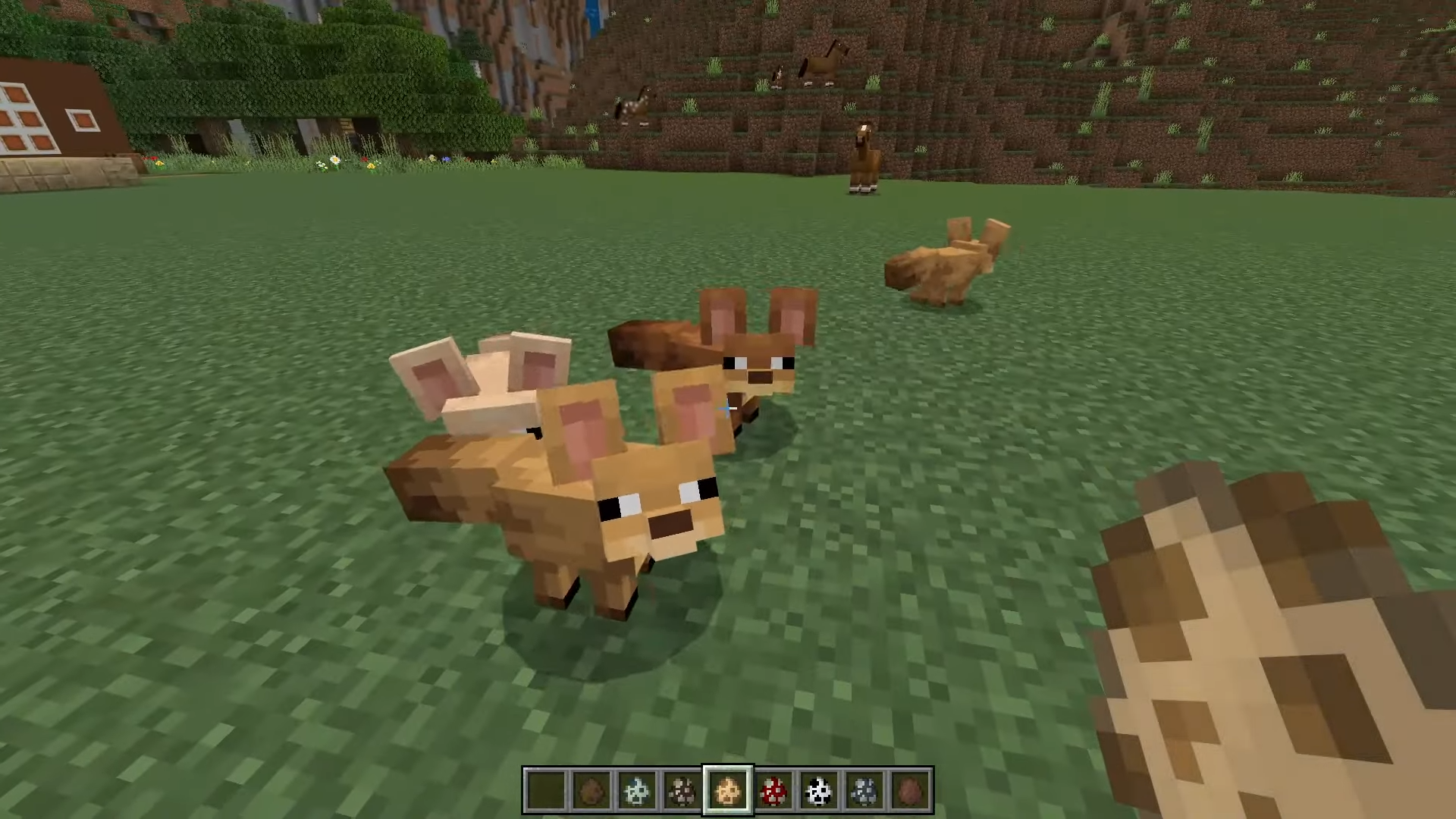Click the highlighted tan spawn egg slot
The image size is (1456, 819).
pos(728,790)
